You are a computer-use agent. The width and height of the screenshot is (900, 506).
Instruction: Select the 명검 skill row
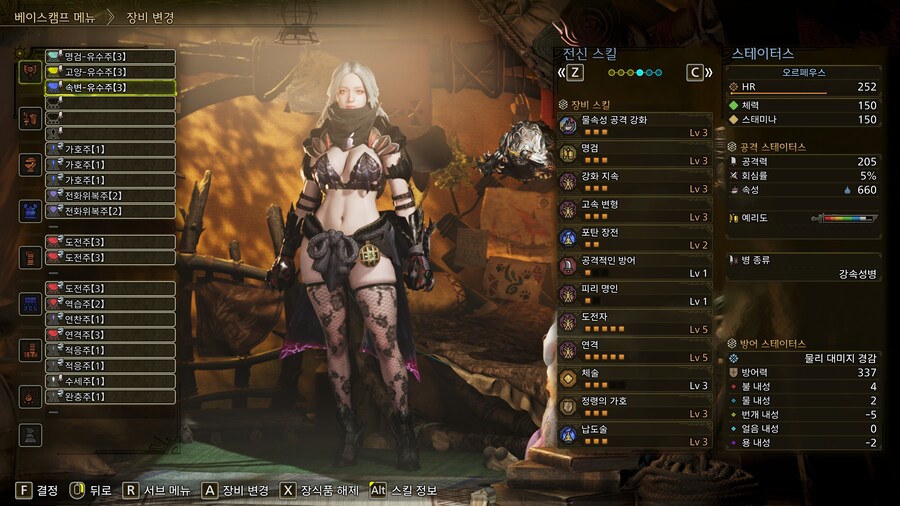click(636, 153)
